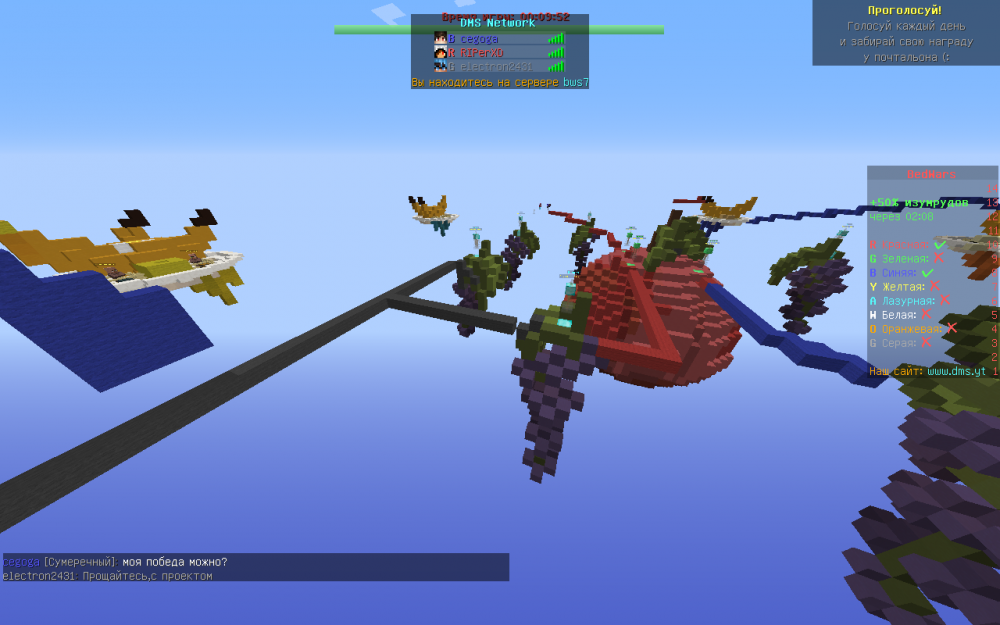Open the www.dms.yt site link
Viewport: 1000px width, 625px height.
(x=956, y=371)
